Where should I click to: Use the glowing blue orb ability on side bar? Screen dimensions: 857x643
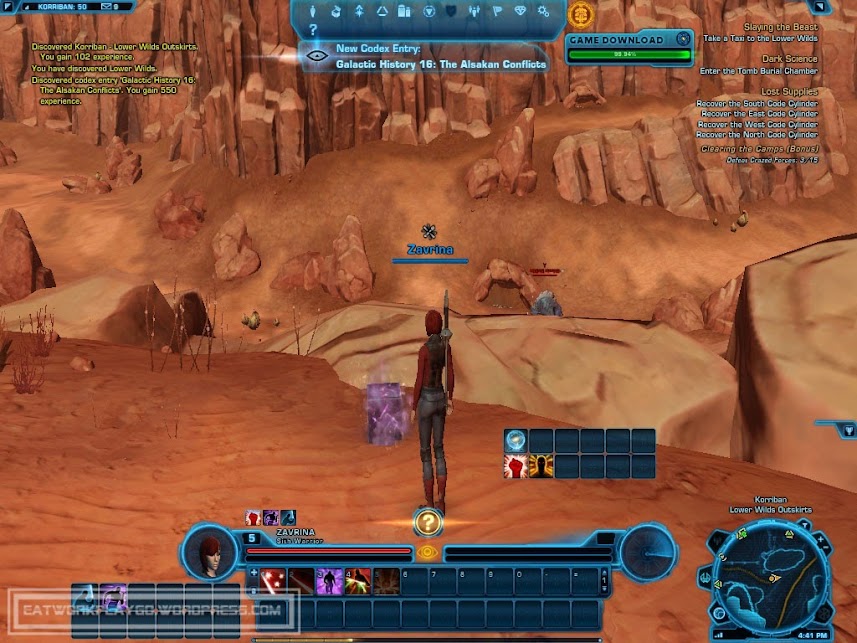coord(515,440)
